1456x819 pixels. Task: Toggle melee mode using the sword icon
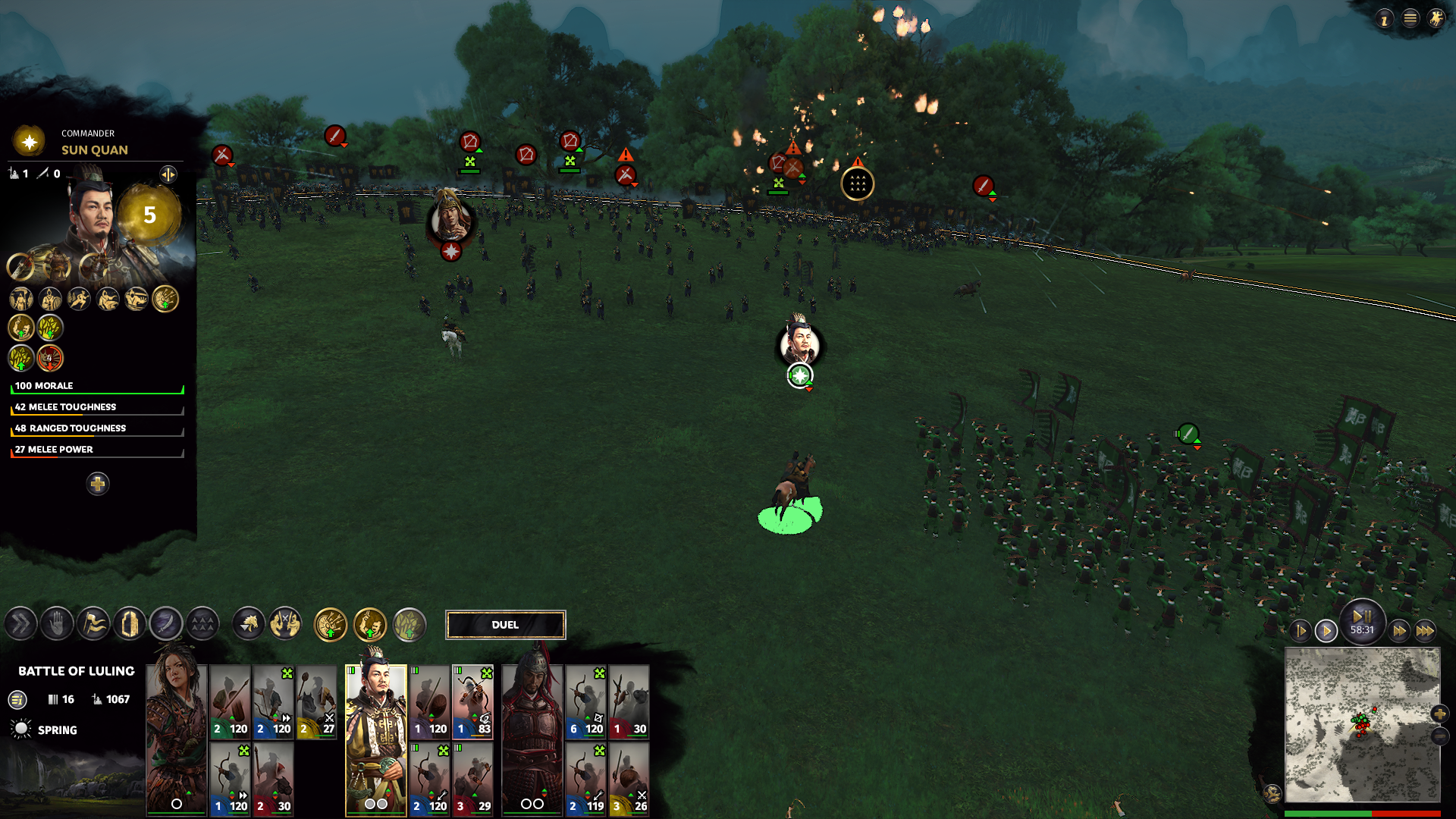click(x=166, y=625)
